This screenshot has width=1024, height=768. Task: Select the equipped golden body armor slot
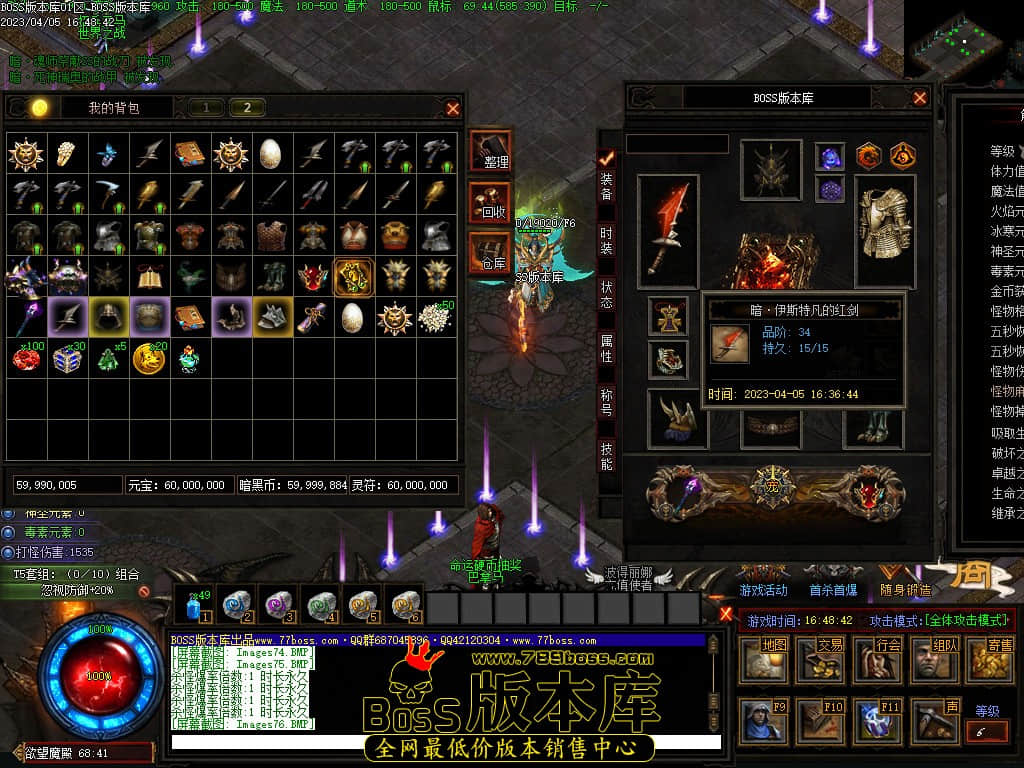coord(884,224)
